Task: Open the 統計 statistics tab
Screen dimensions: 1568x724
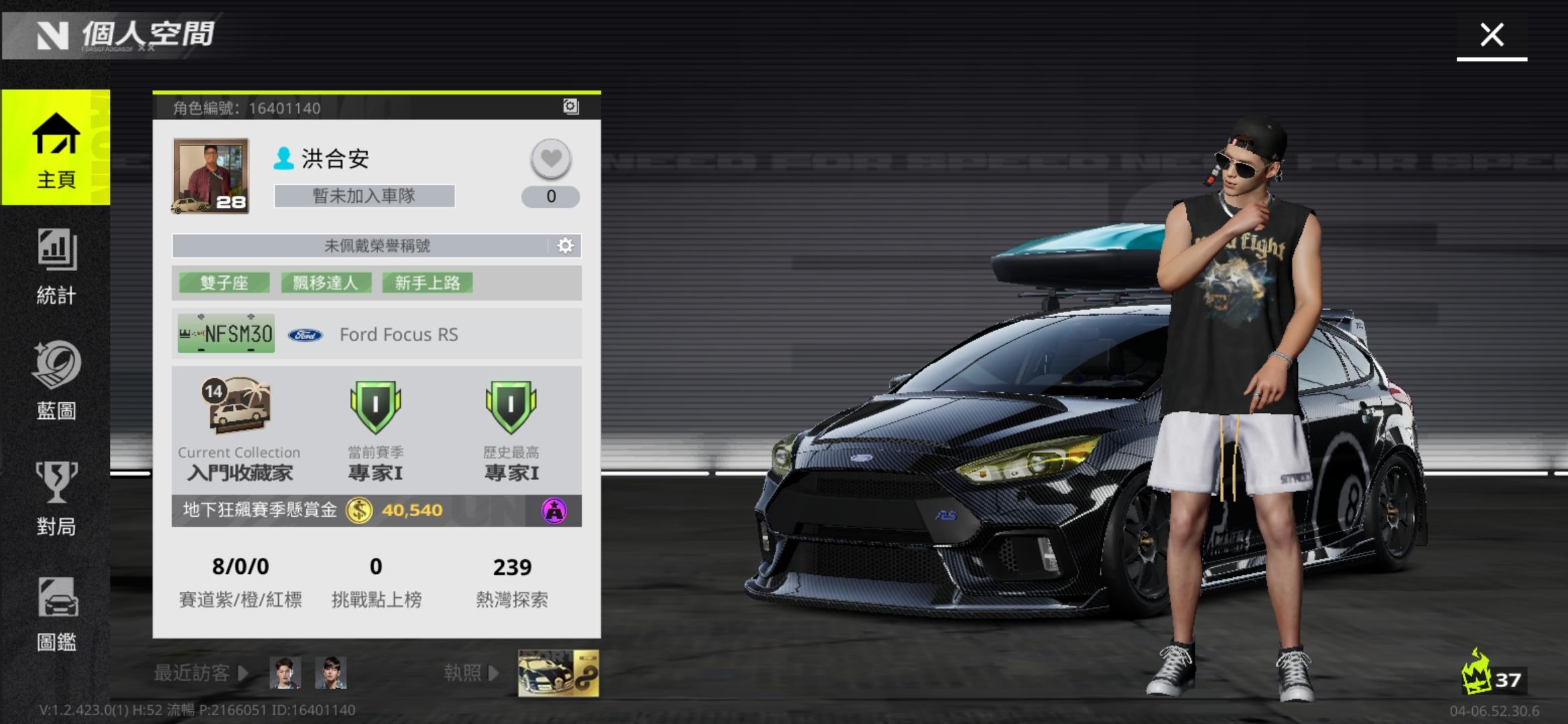Action: 56,266
